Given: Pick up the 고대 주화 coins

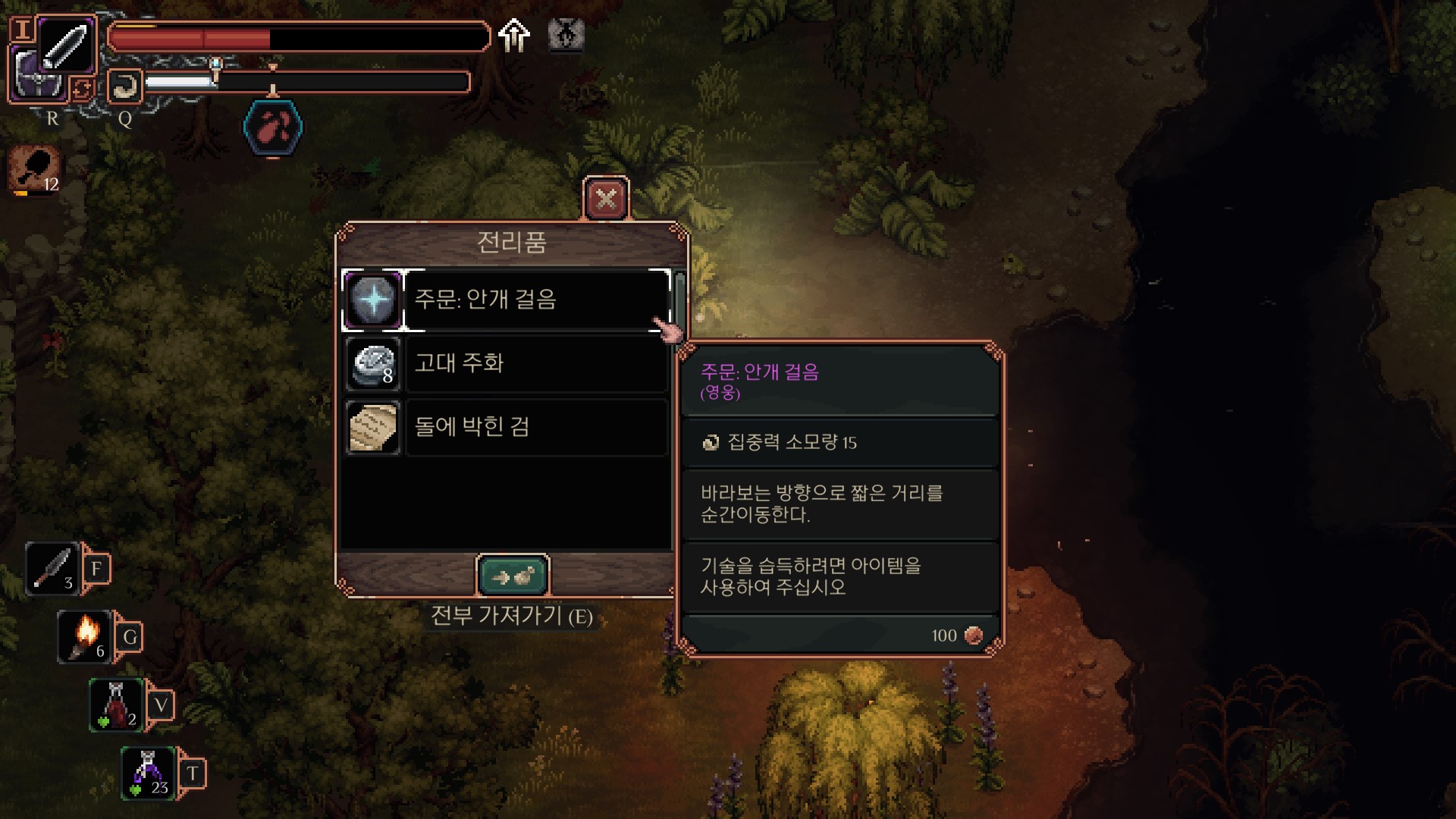Looking at the screenshot, I should point(505,364).
